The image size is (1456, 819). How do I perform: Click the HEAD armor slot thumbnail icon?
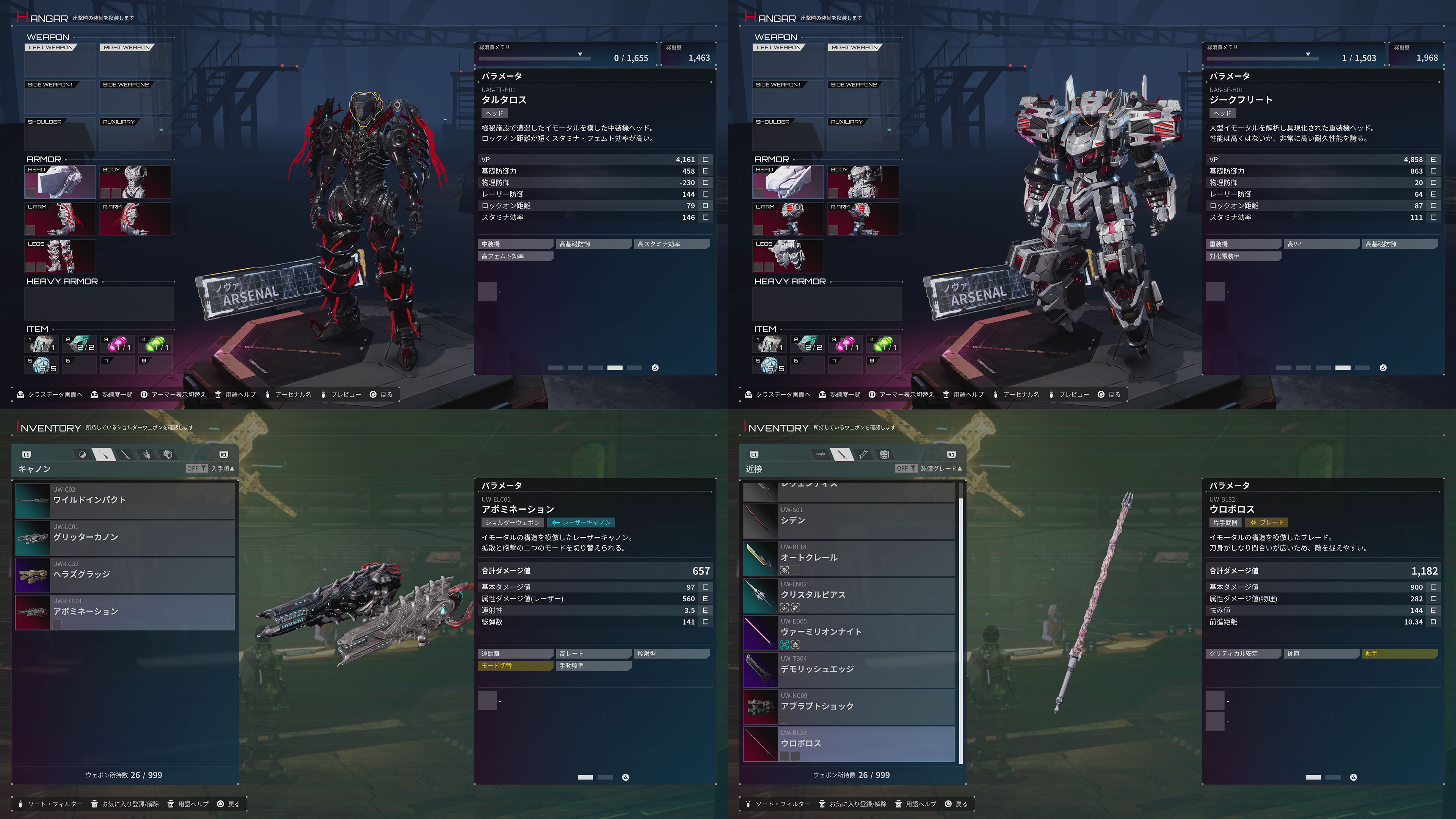(60, 182)
